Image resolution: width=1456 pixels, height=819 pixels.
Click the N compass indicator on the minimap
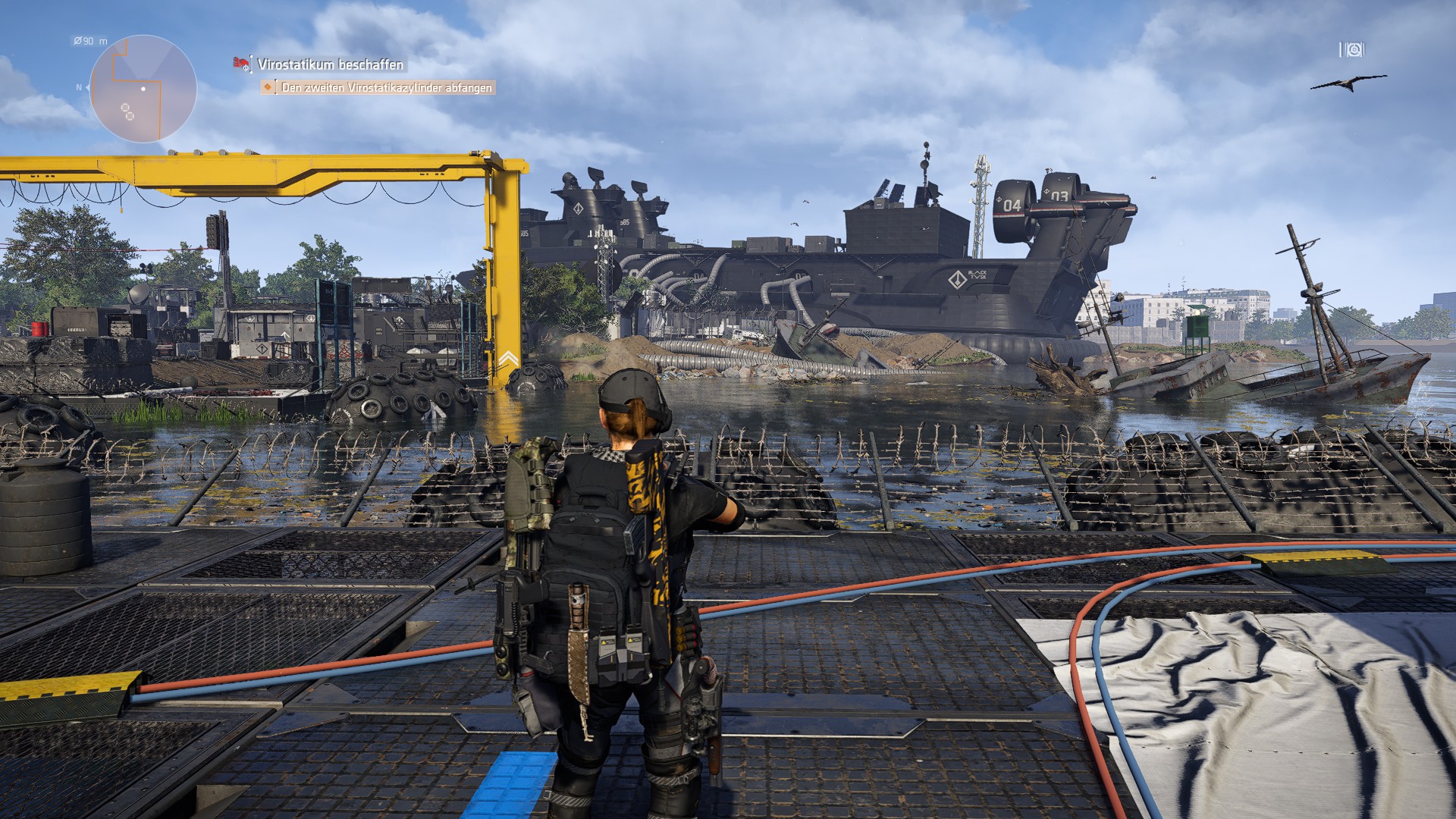(78, 88)
